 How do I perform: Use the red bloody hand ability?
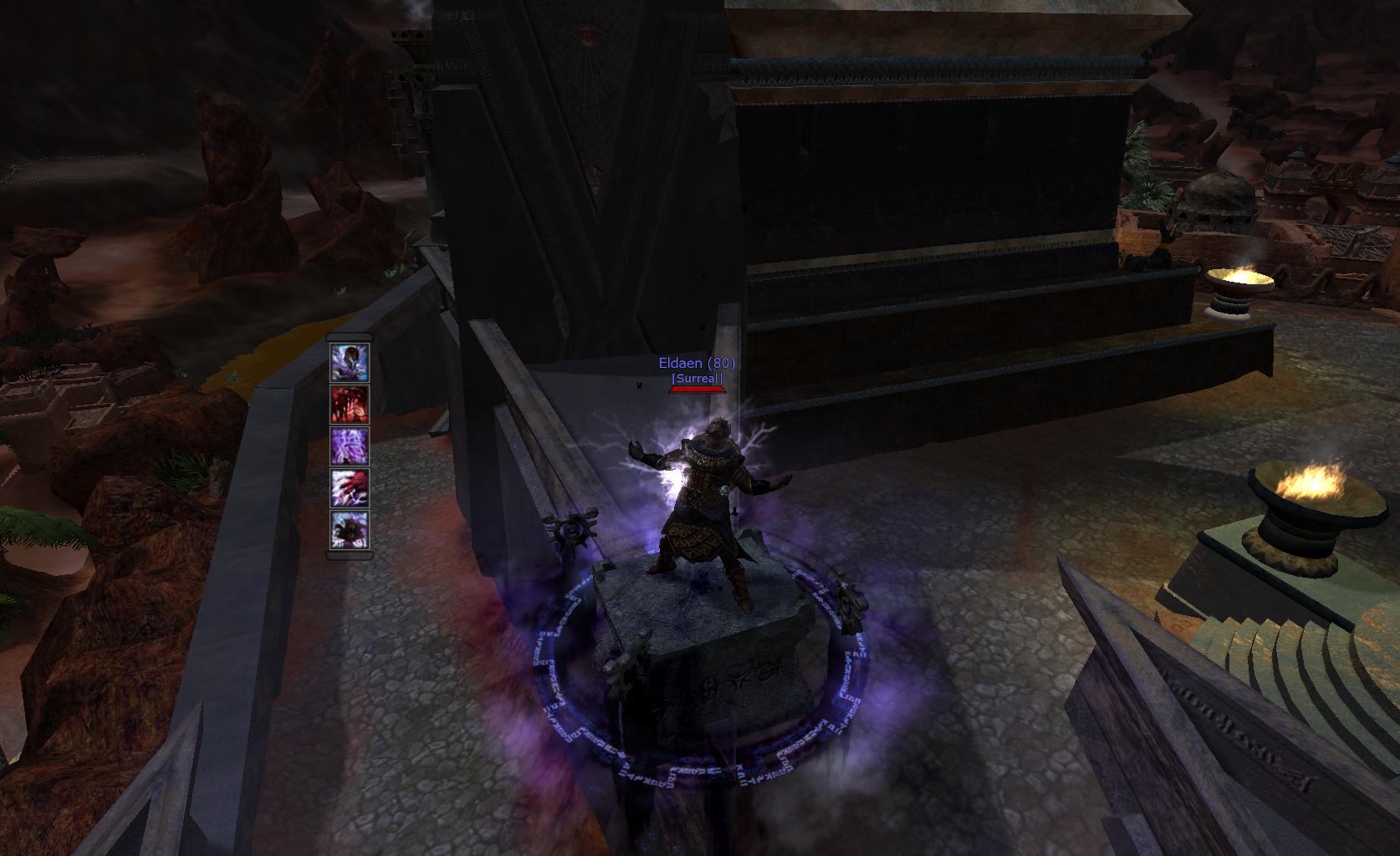coord(350,405)
